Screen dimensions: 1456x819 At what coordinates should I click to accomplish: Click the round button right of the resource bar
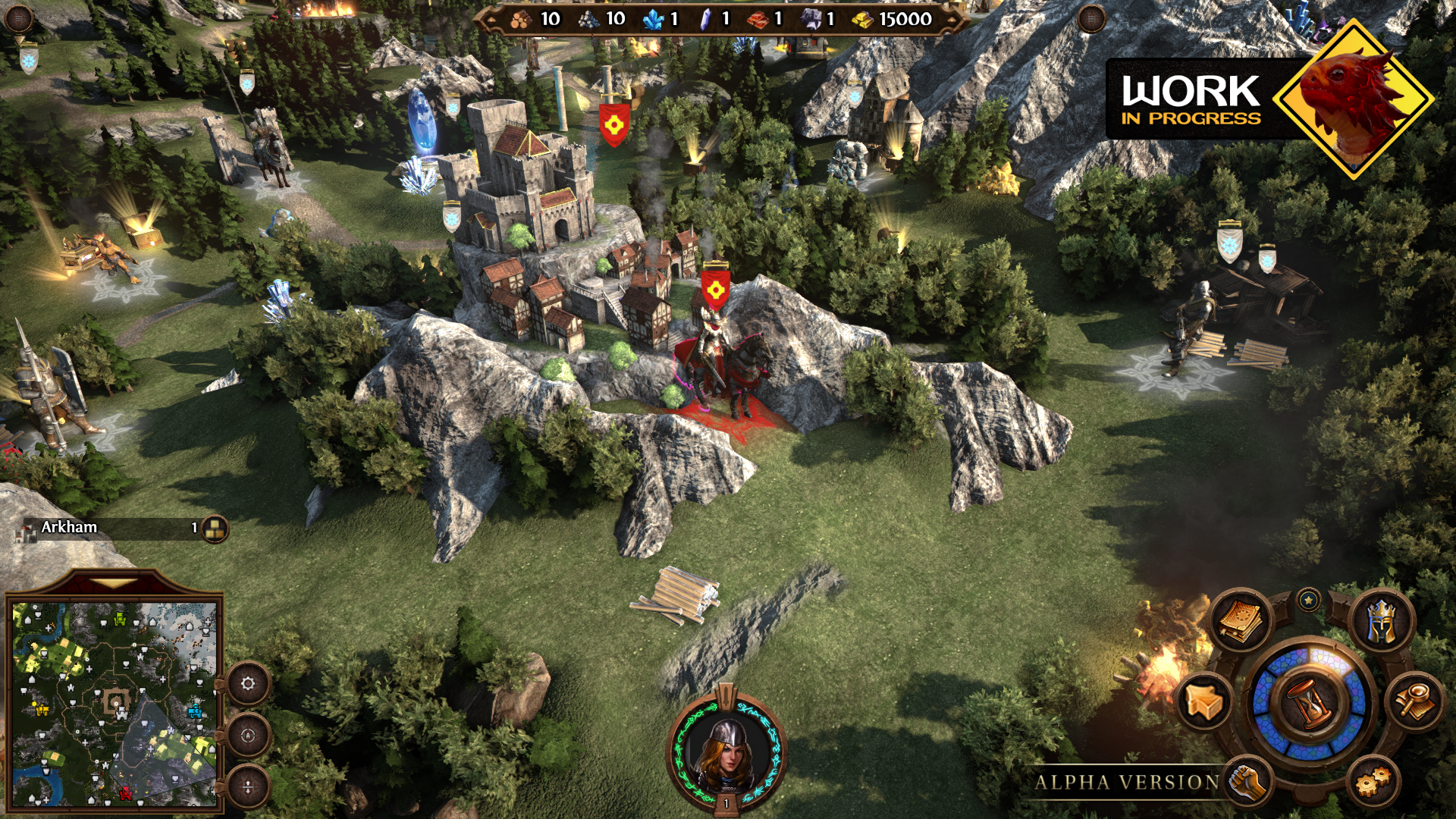click(1091, 18)
